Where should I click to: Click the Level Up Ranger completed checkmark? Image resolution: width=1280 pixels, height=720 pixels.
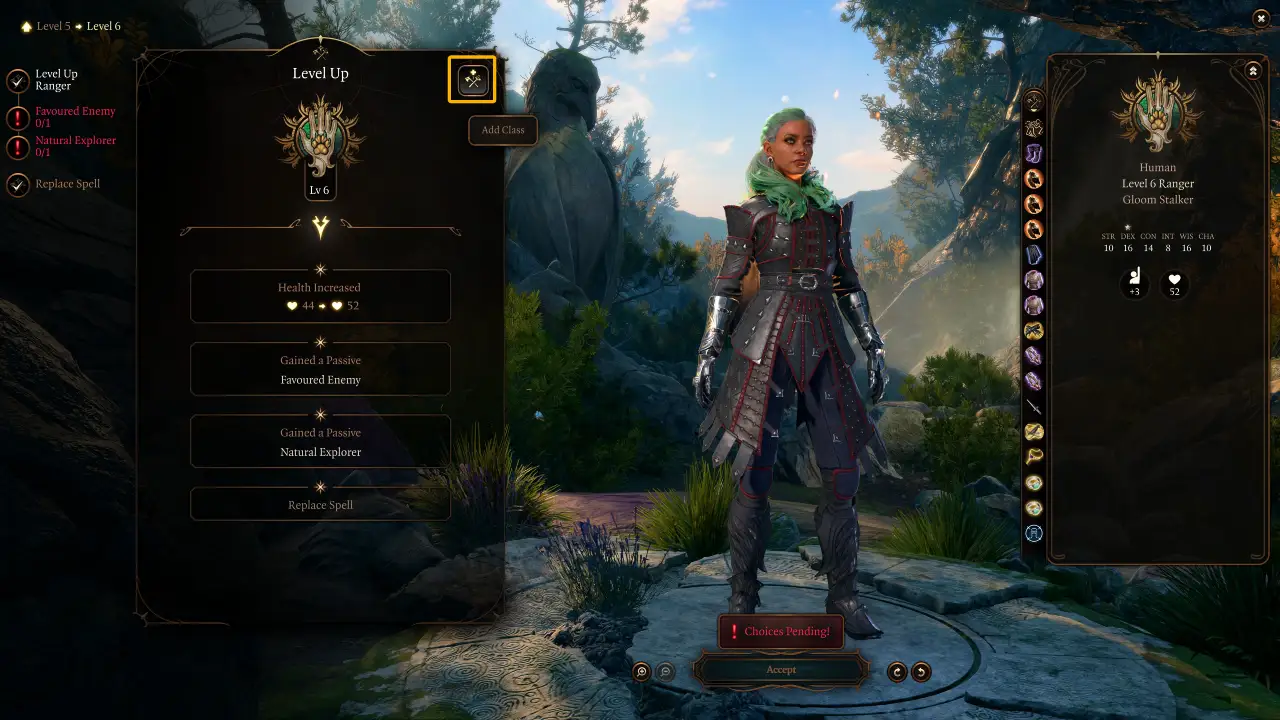16,79
